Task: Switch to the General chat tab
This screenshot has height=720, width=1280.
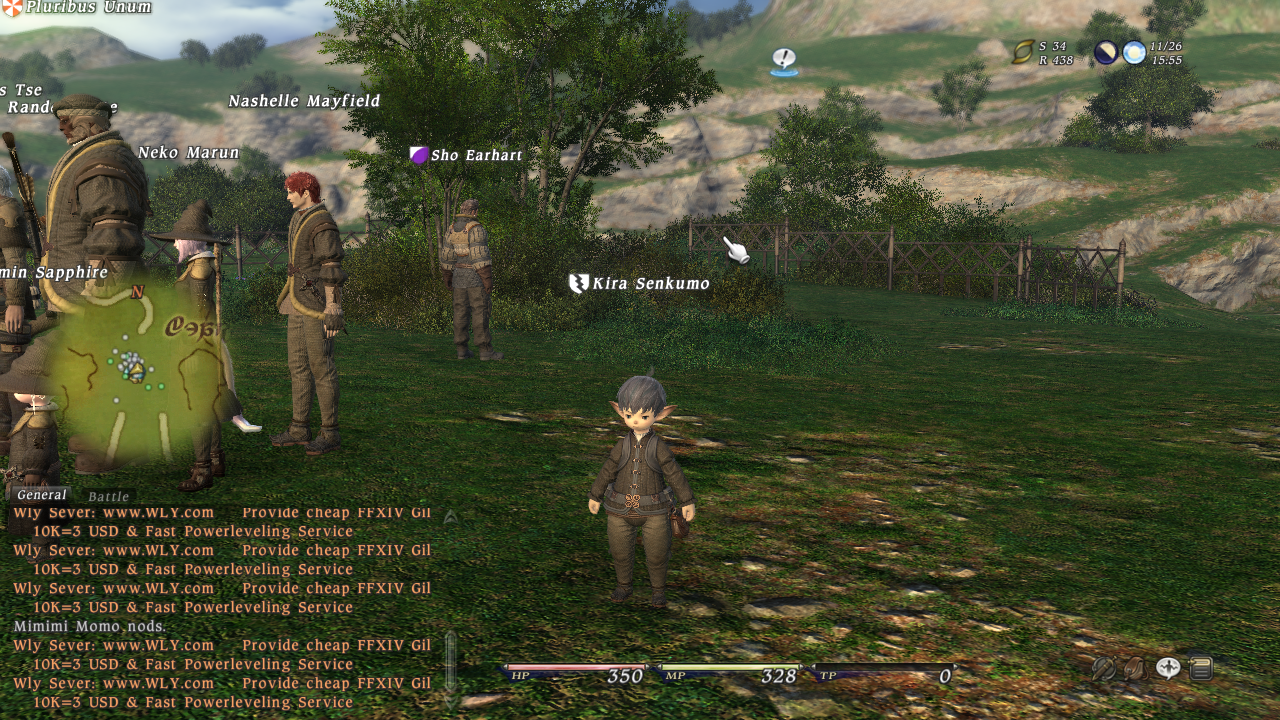Action: [42, 494]
